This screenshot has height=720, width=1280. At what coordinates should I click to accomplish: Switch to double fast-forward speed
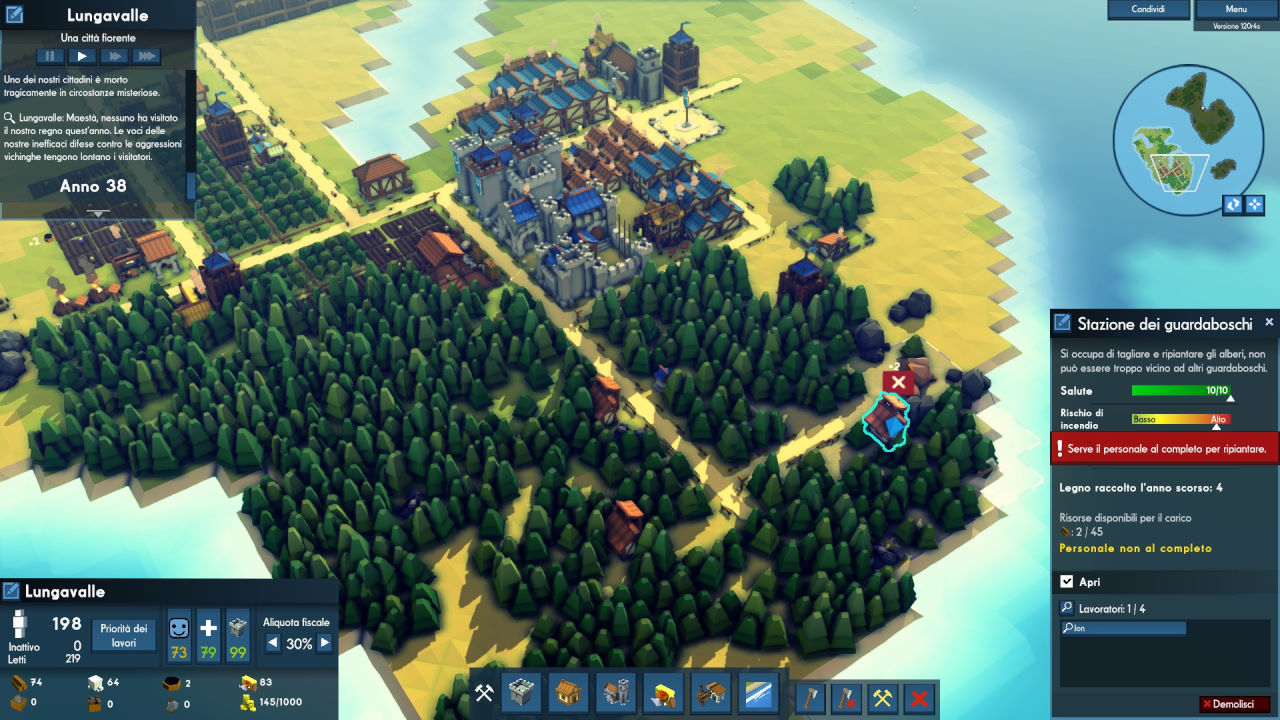click(114, 56)
